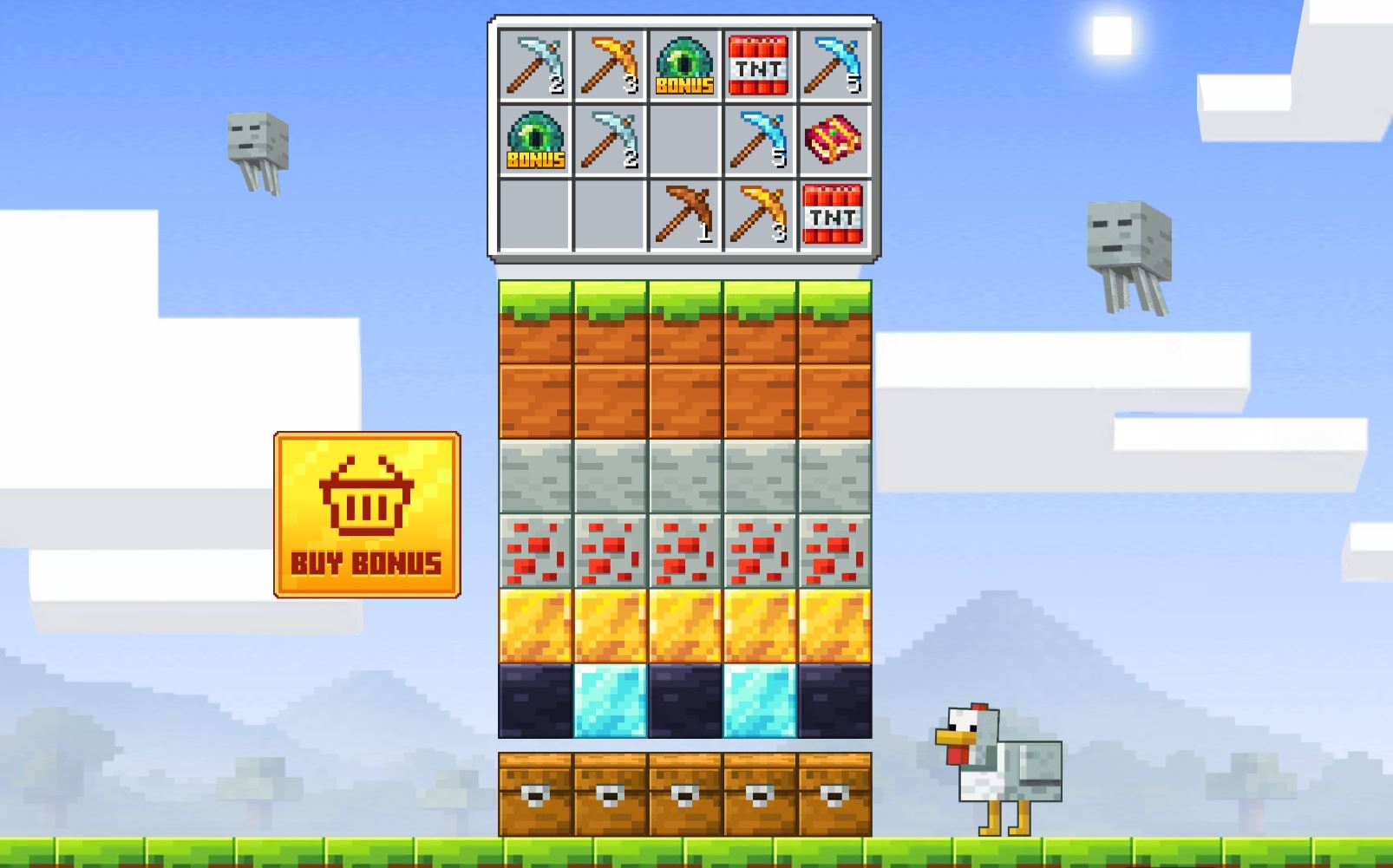Select the golden pickaxe showing 3 in top row
This screenshot has width=1393, height=868.
tap(610, 61)
